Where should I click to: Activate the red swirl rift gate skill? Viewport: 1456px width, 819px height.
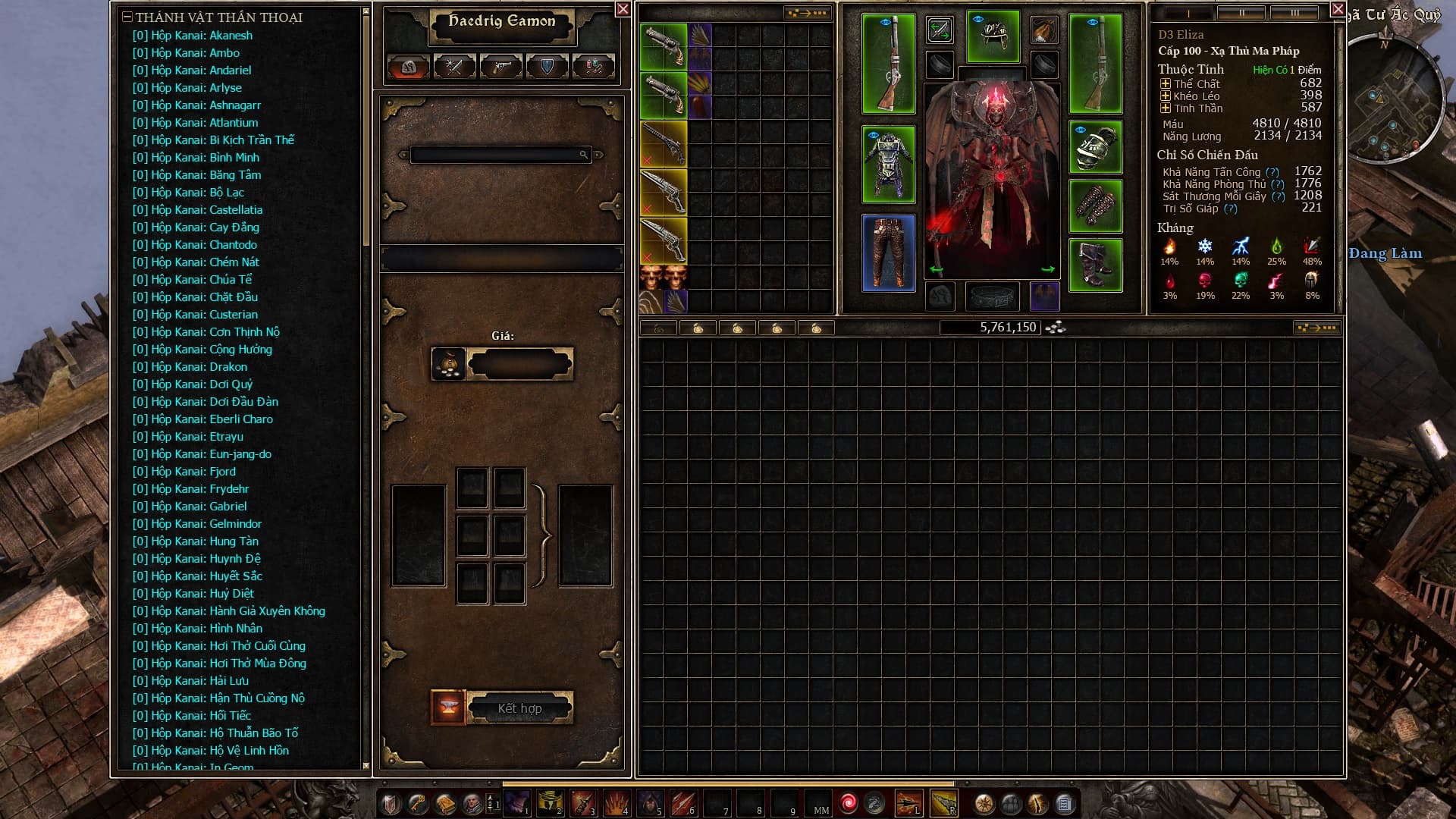[849, 803]
